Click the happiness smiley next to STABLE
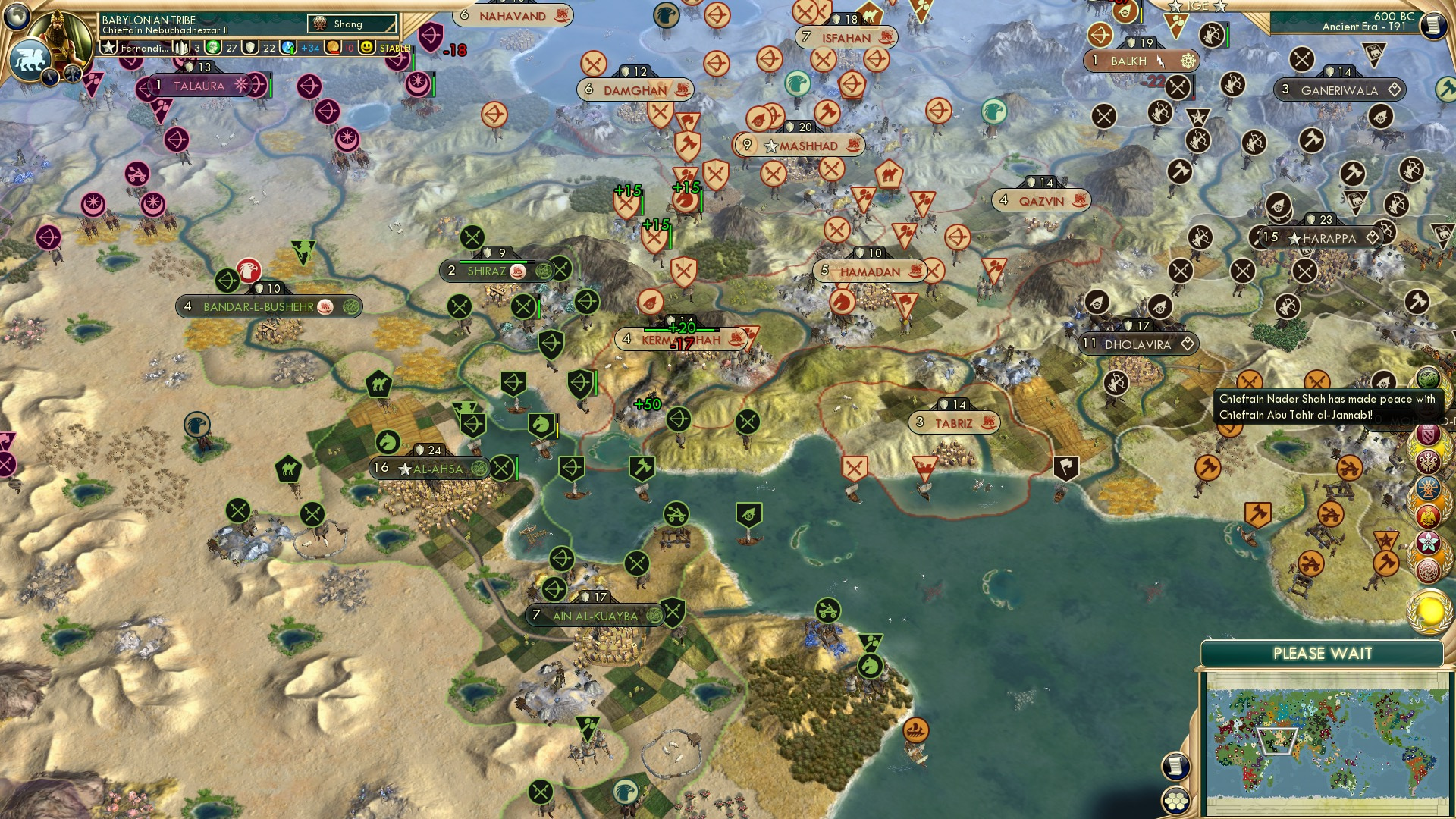Viewport: 1456px width, 819px height. (x=366, y=48)
